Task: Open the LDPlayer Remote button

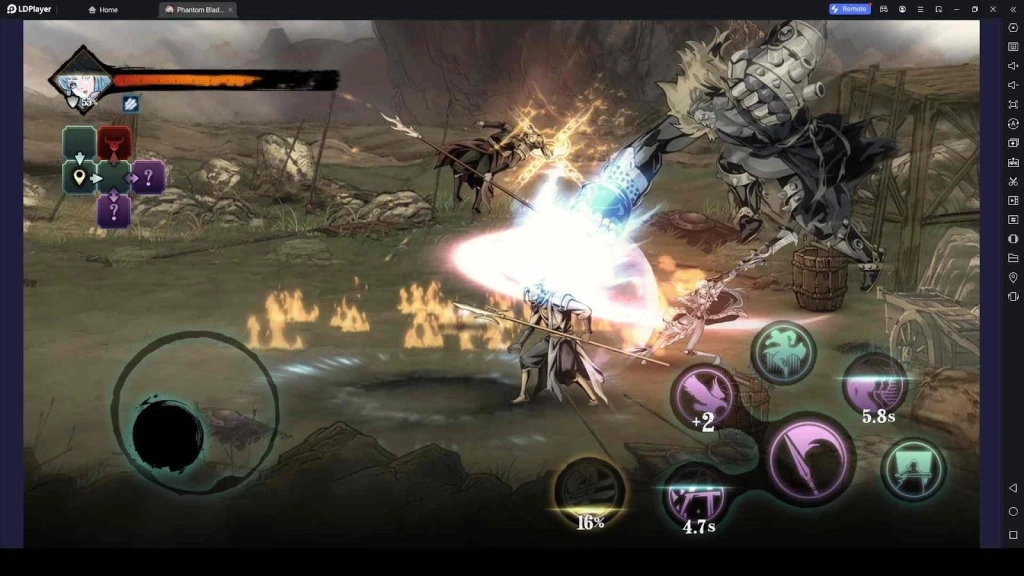Action: (848, 9)
